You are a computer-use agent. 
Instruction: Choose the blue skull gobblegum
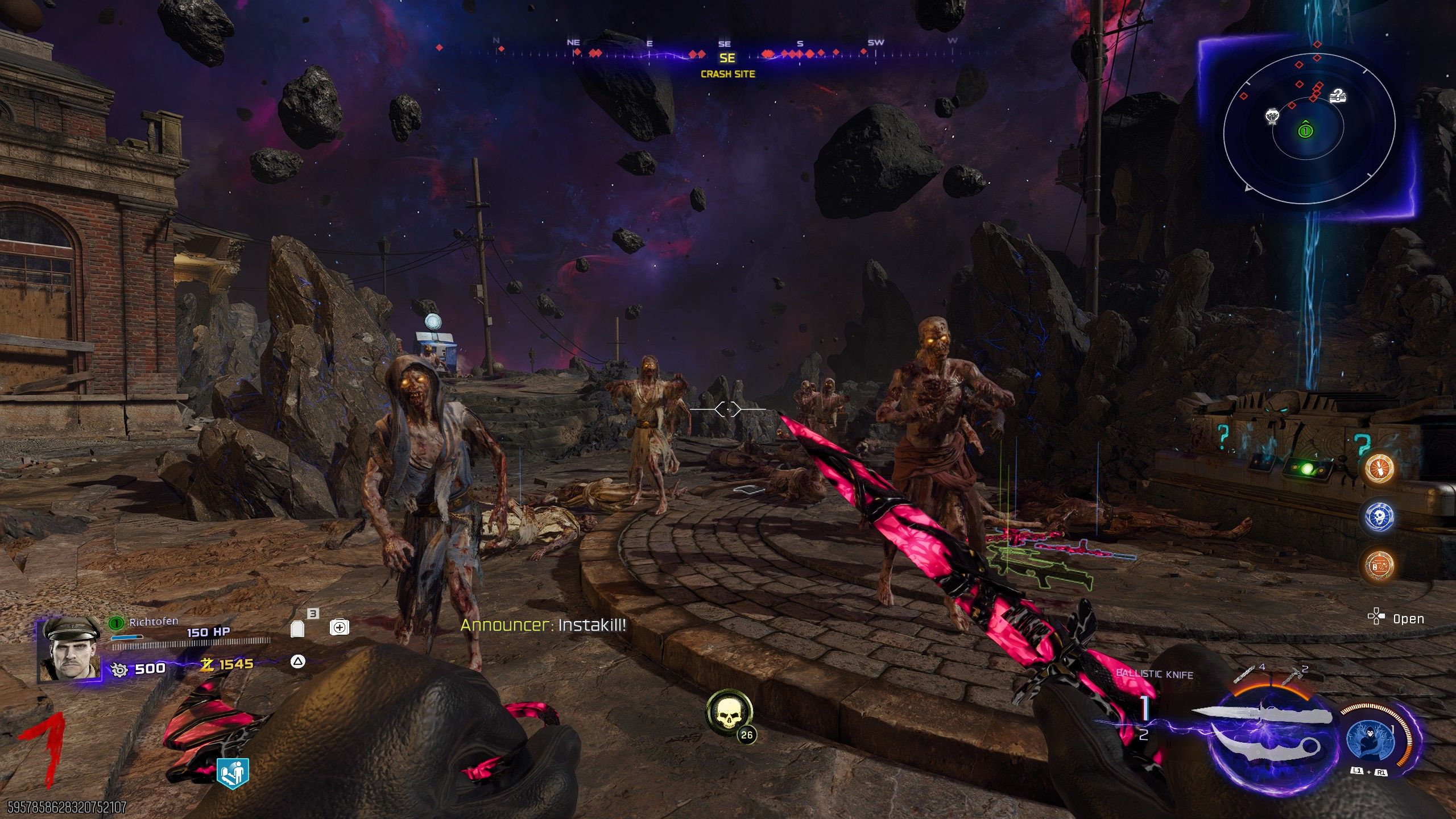pos(1379,517)
